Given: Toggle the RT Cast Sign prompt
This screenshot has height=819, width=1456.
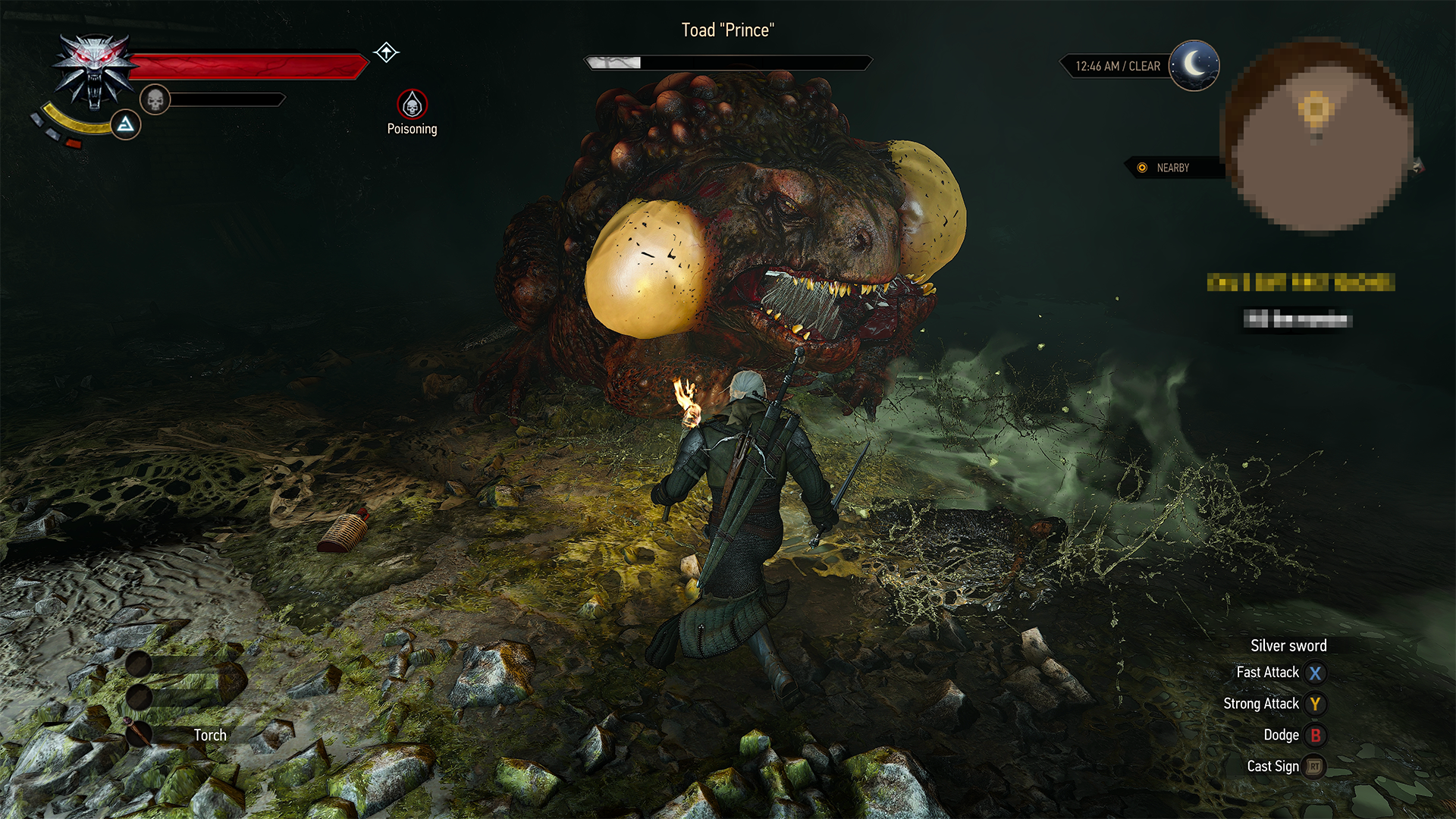Looking at the screenshot, I should (x=1314, y=766).
